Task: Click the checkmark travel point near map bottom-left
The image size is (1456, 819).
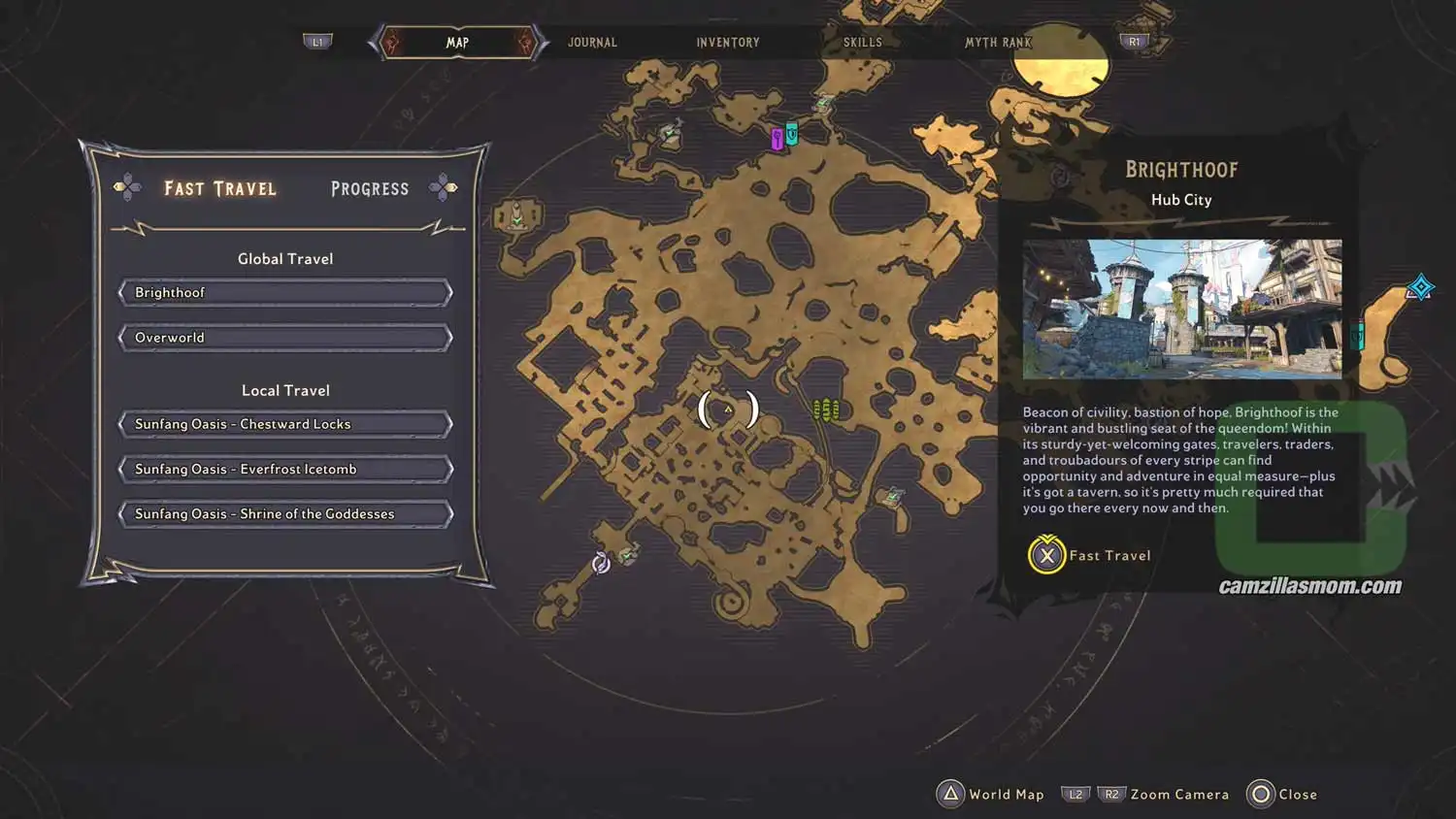Action: click(630, 555)
